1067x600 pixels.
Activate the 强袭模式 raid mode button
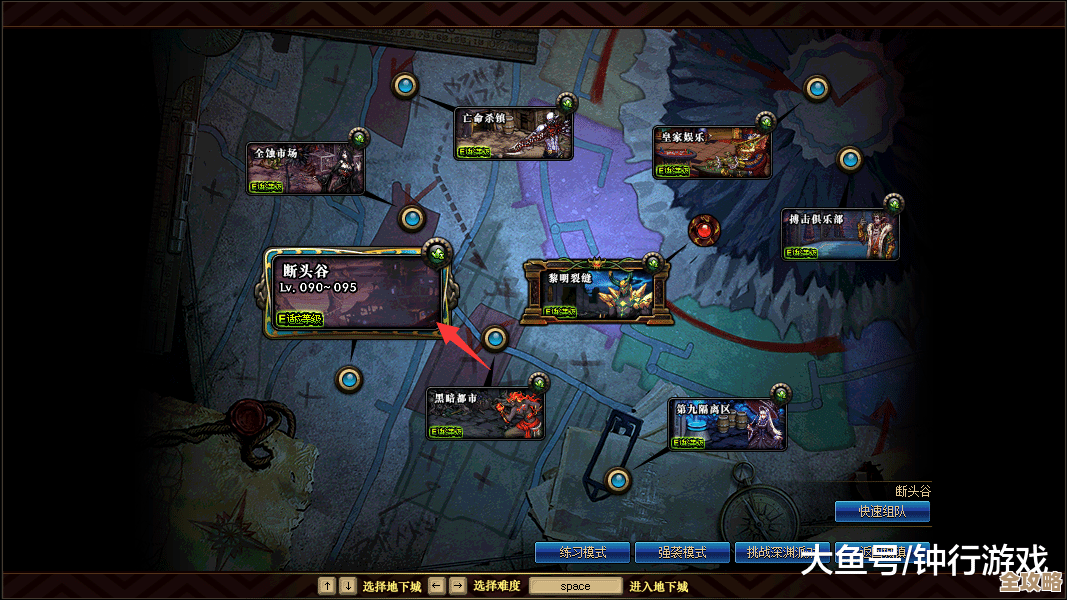(682, 552)
